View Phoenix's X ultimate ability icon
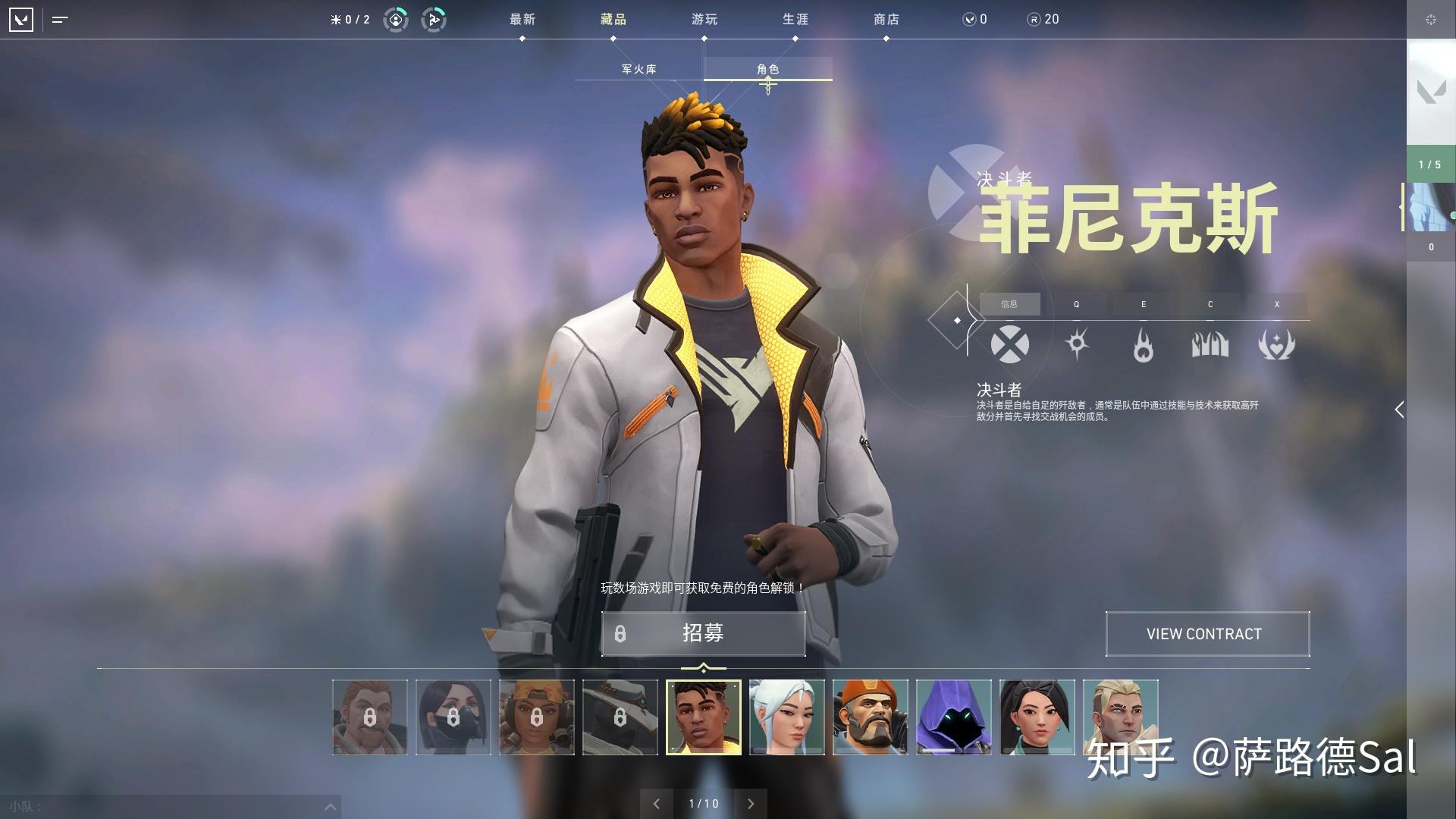Viewport: 1456px width, 819px height. (x=1277, y=344)
